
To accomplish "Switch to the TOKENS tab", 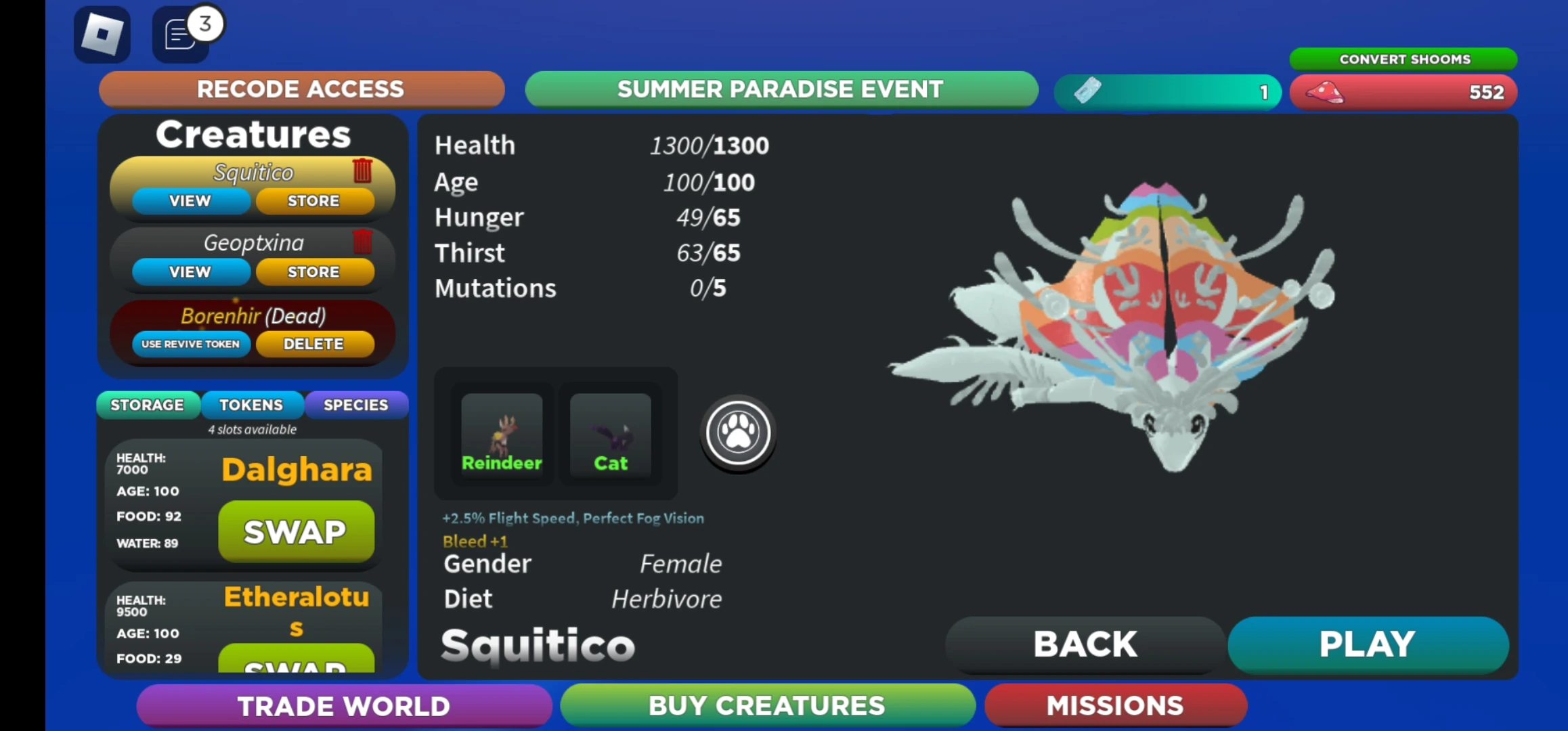I will pos(252,405).
